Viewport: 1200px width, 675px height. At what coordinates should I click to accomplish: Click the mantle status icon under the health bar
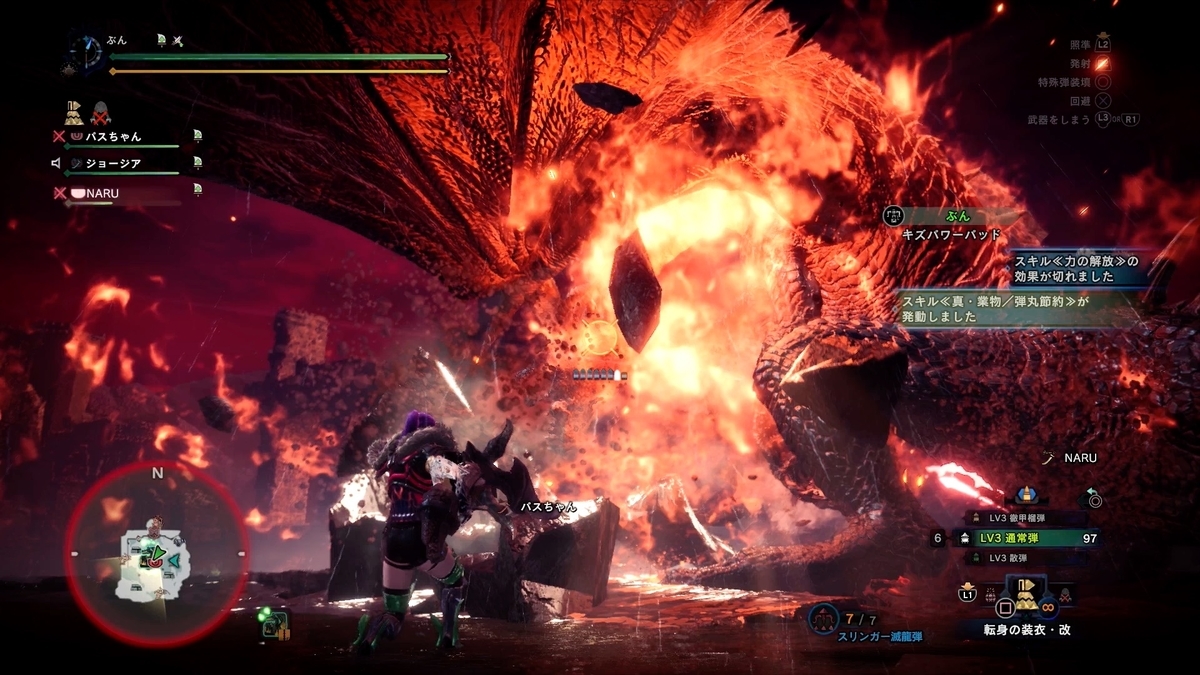click(x=75, y=110)
